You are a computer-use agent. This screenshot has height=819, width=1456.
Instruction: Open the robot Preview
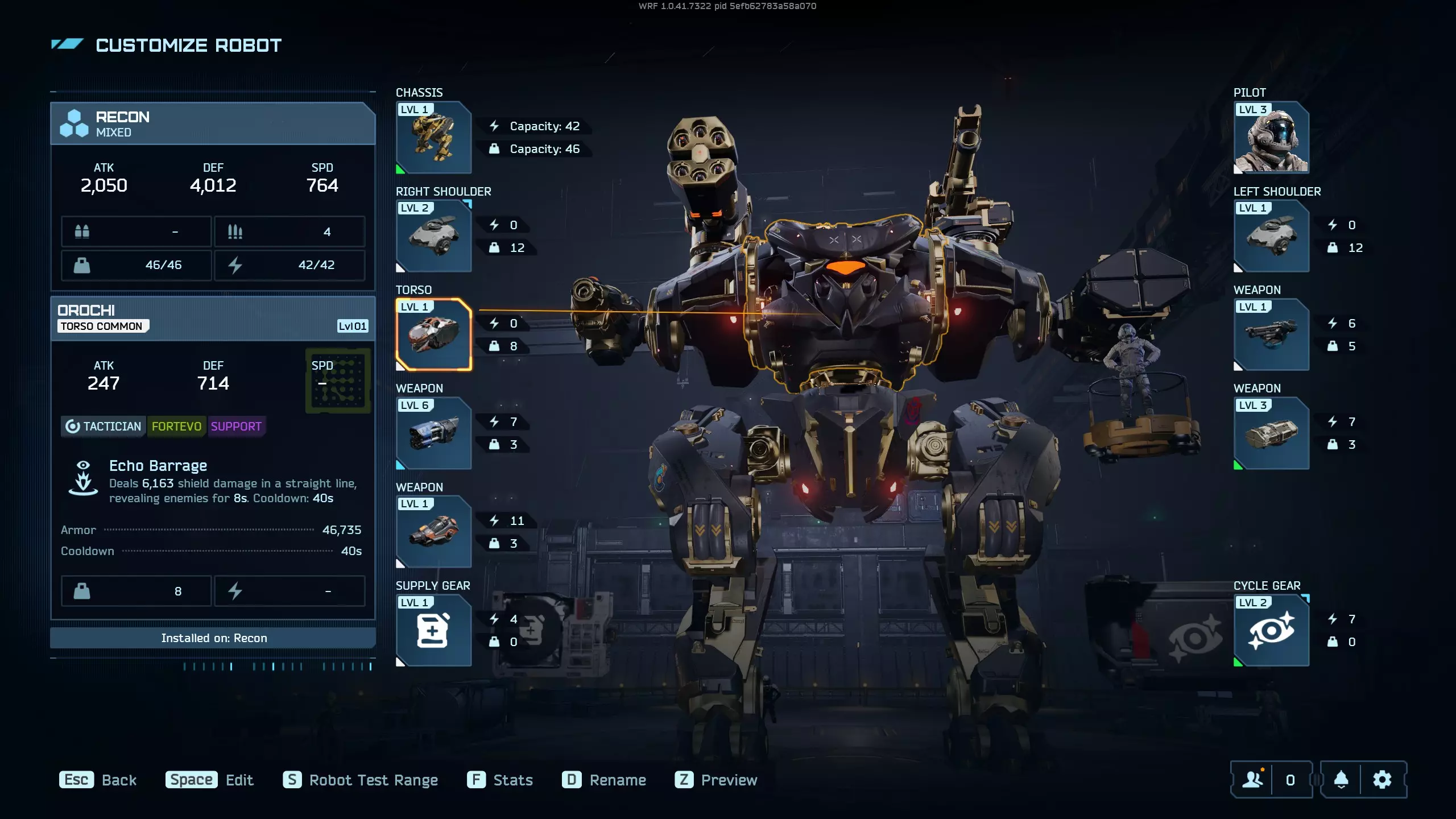(x=716, y=780)
